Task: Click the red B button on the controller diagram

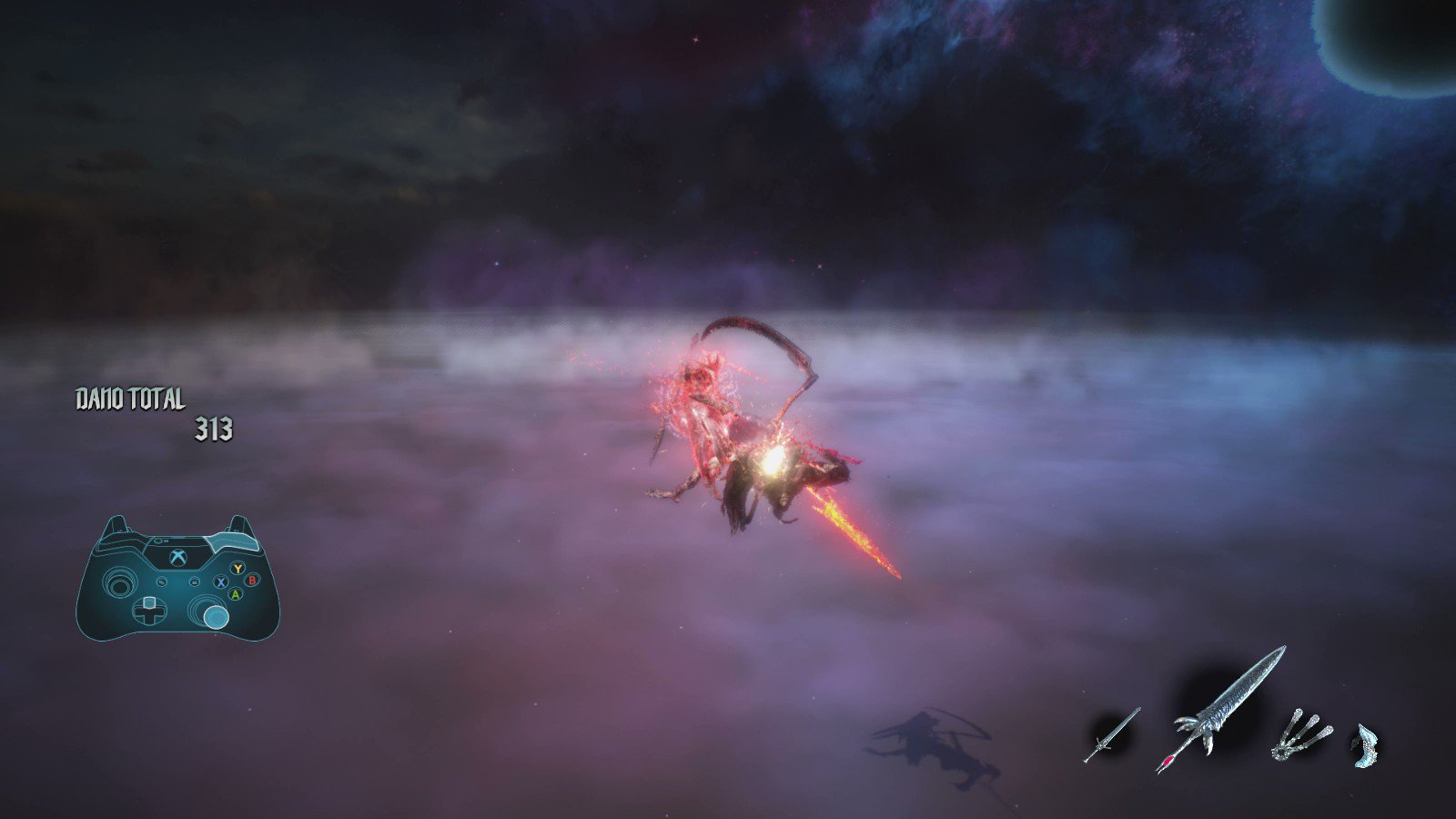Action: pyautogui.click(x=253, y=581)
